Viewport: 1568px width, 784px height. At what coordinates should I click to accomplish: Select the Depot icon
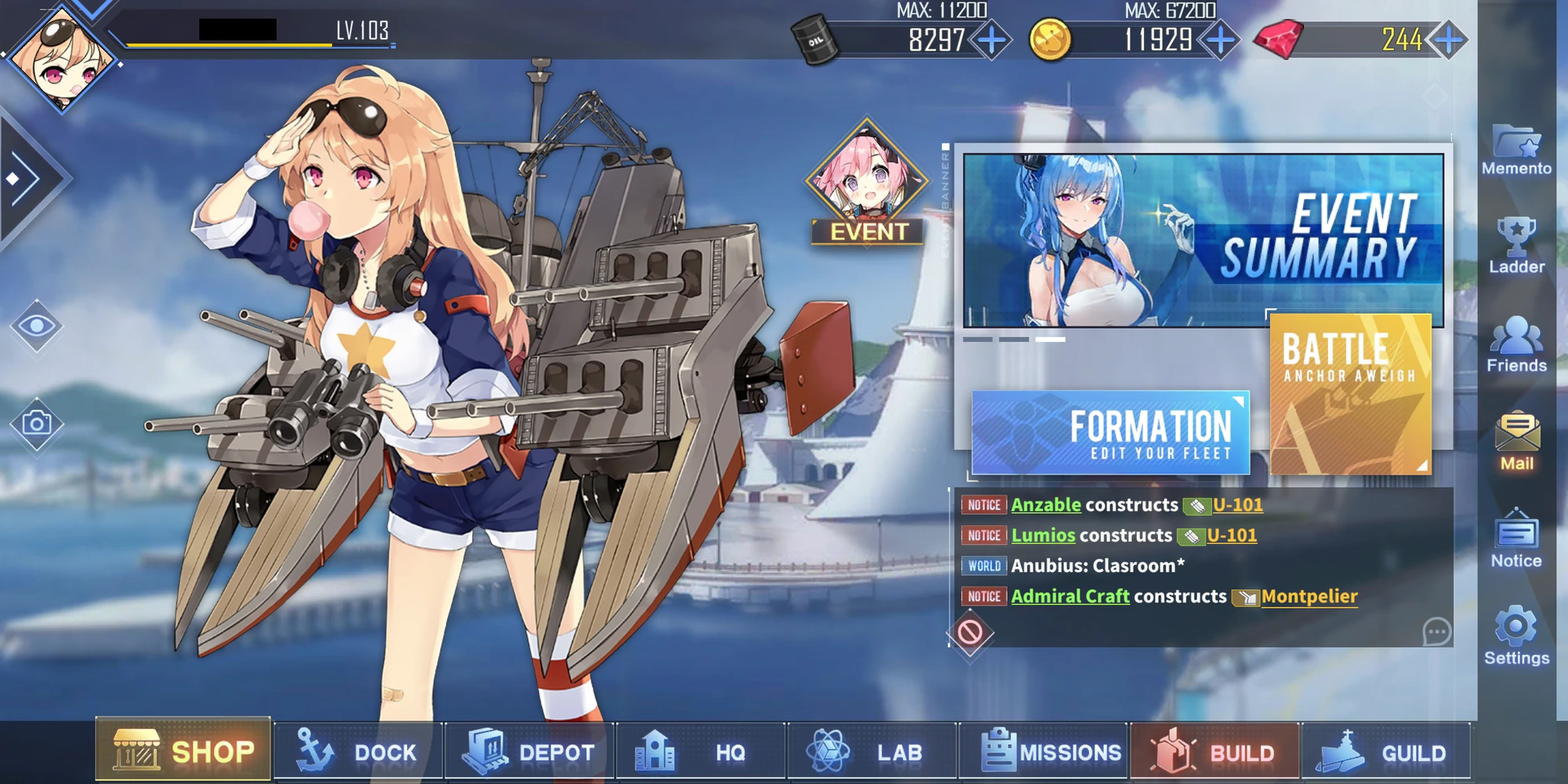528,751
